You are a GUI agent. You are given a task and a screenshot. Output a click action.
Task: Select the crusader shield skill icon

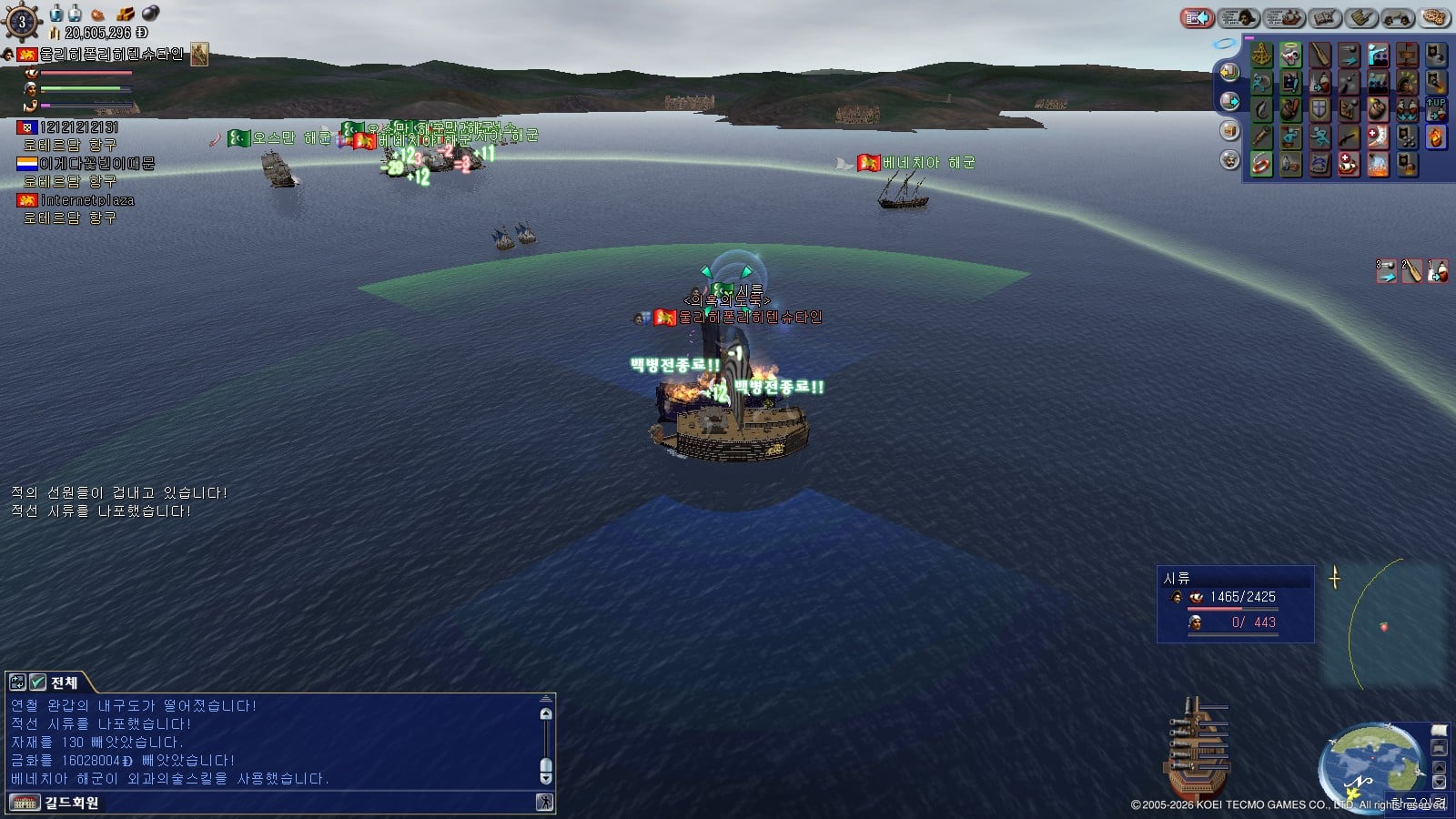[1319, 110]
